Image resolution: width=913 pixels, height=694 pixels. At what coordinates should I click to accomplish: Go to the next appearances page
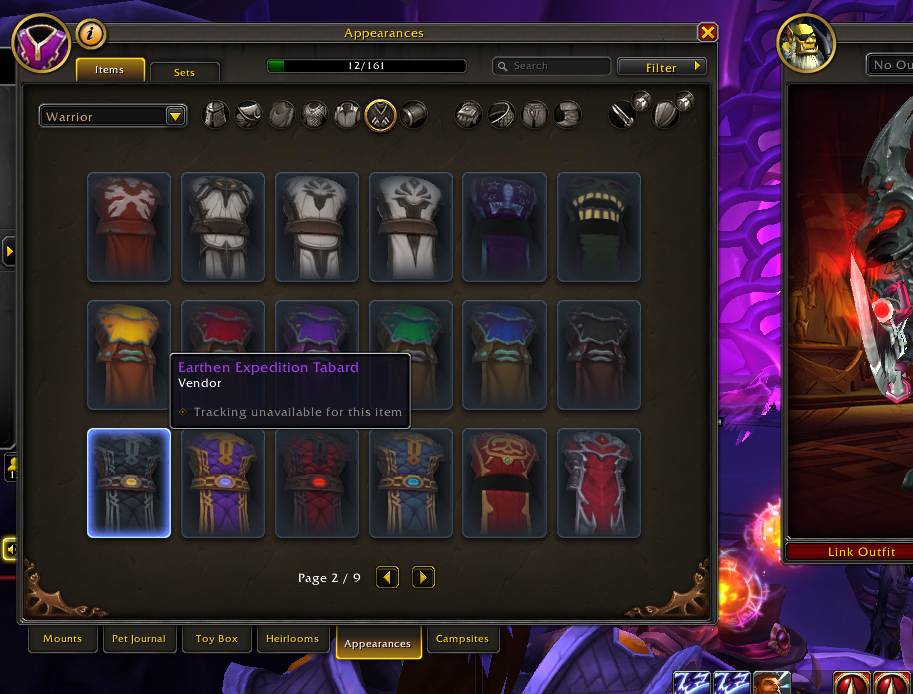(423, 577)
